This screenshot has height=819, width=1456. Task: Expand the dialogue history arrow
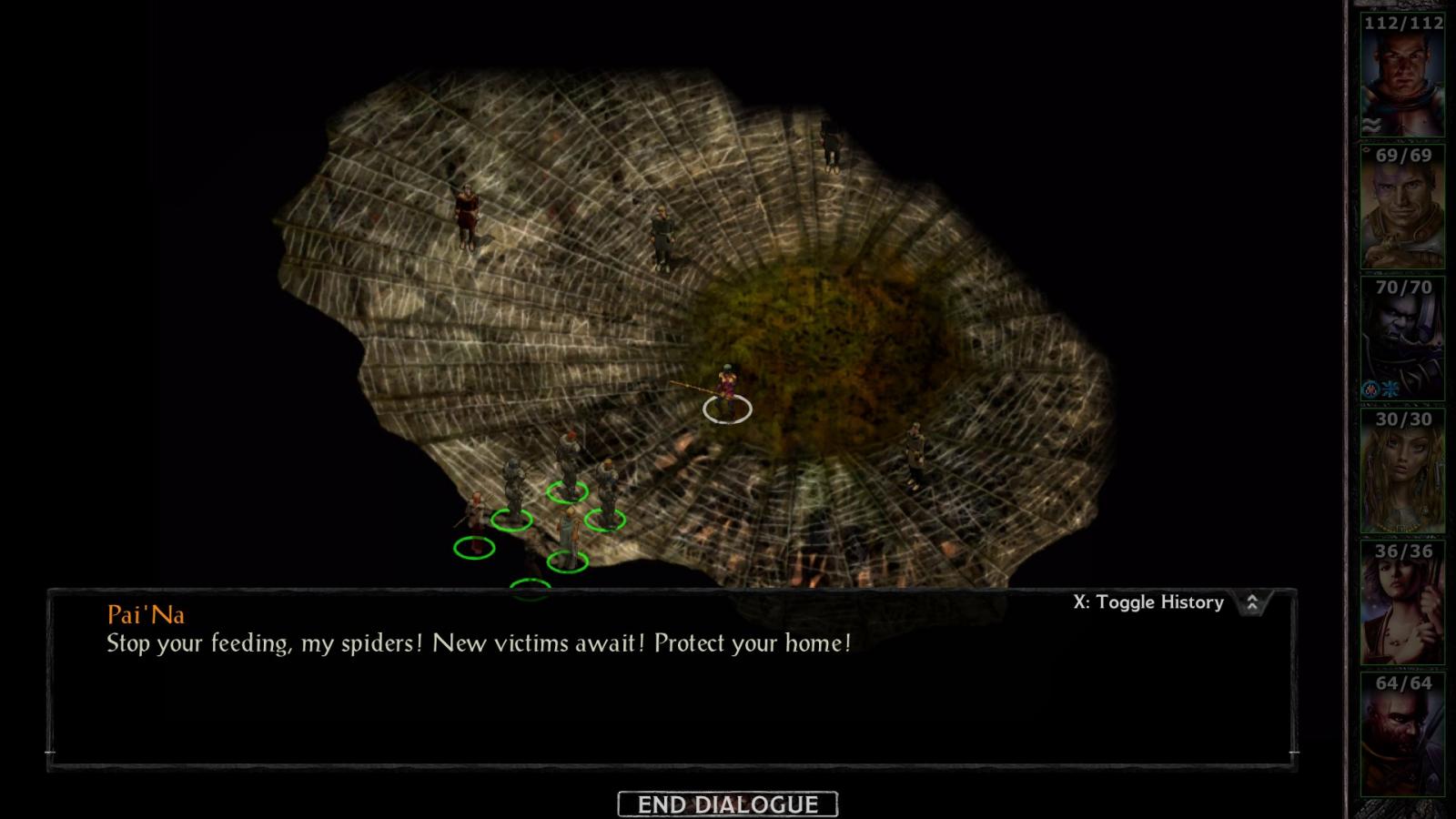[x=1252, y=602]
